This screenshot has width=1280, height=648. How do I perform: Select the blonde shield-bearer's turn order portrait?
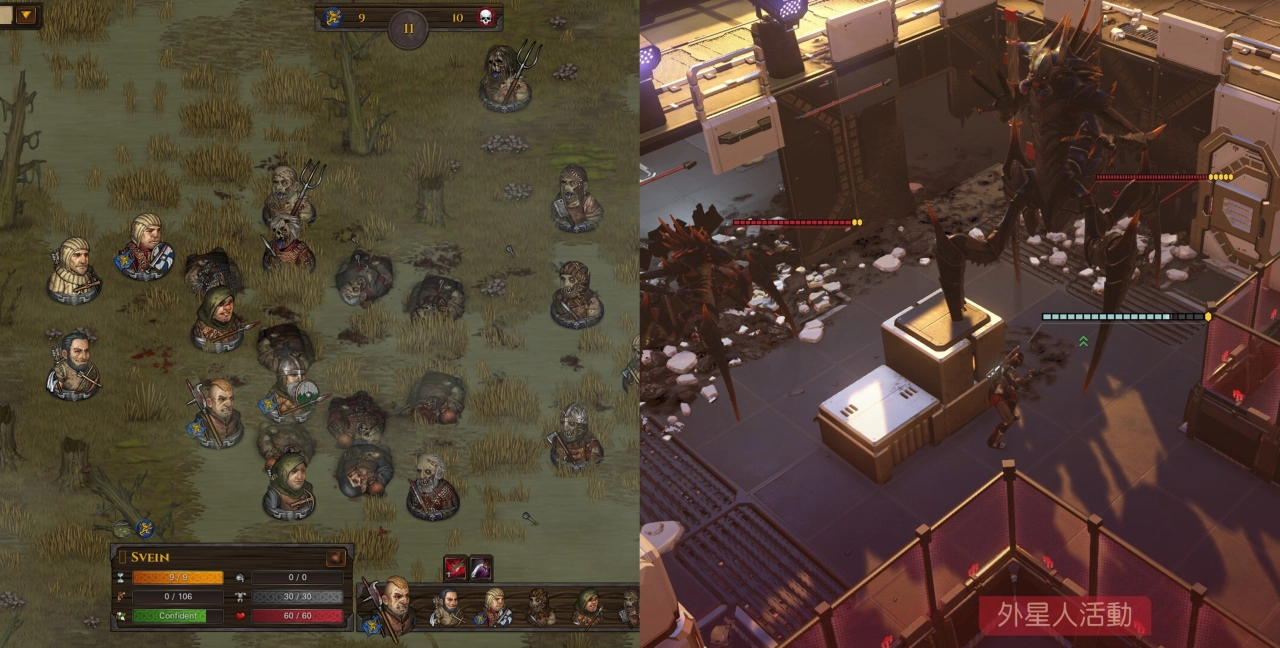click(x=495, y=607)
